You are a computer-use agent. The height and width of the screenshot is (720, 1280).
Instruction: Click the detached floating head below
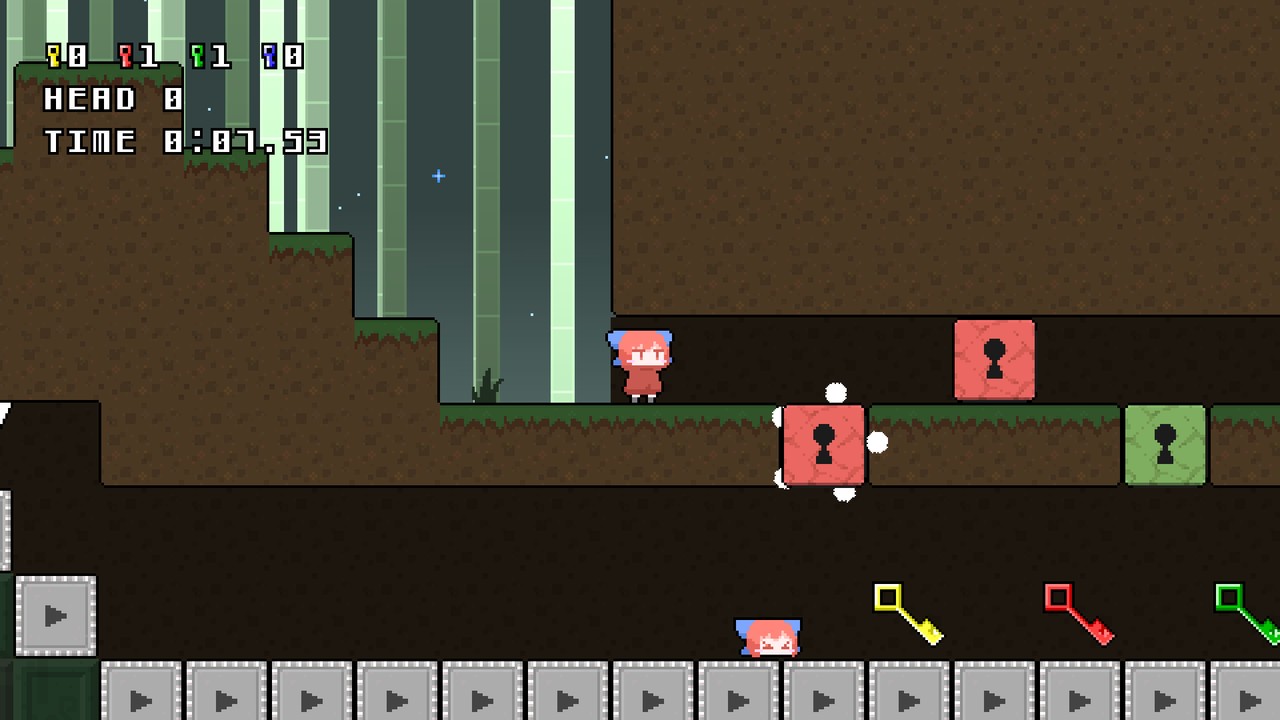(766, 637)
